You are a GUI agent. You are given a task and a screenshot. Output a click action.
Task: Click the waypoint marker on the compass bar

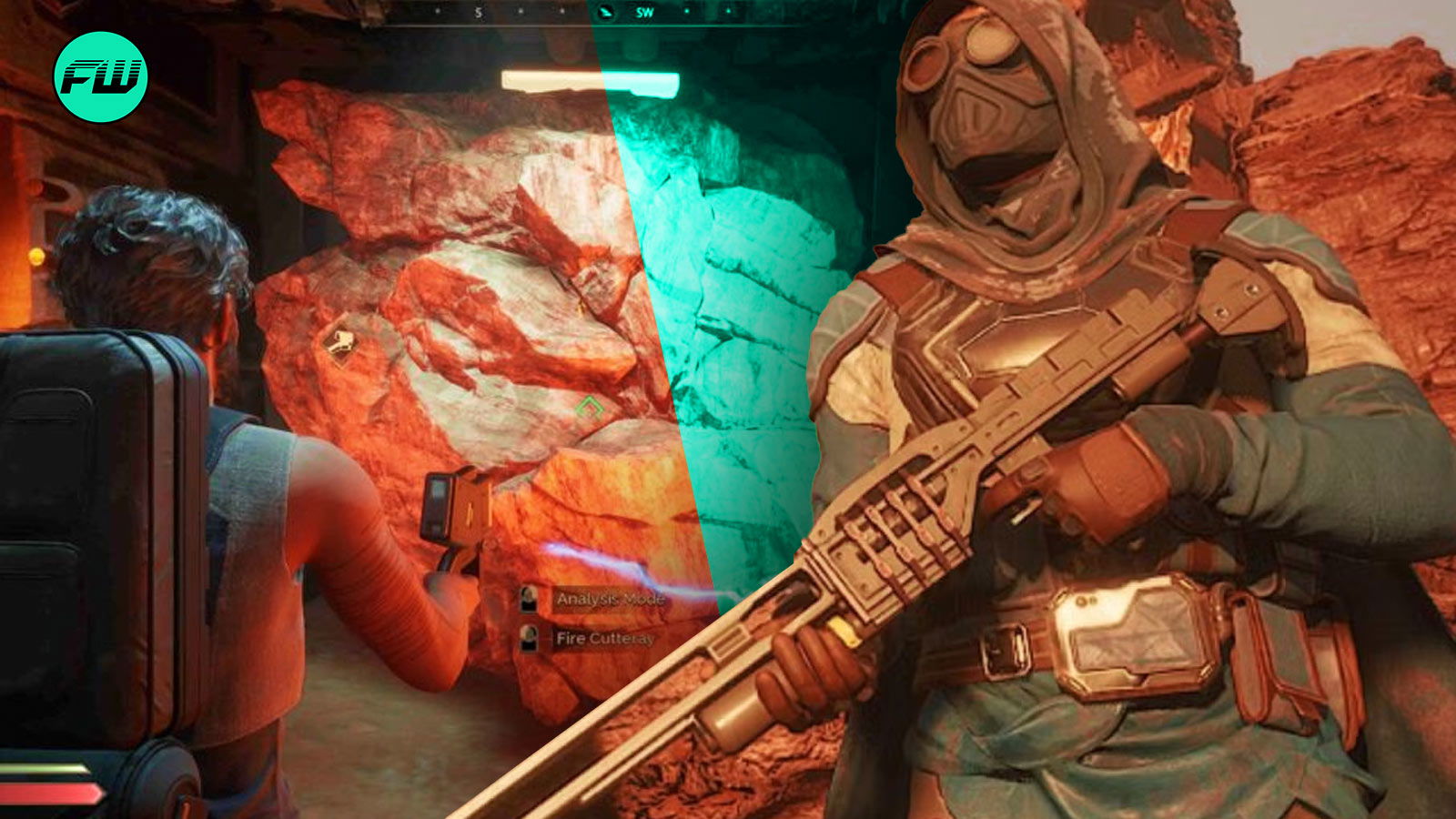(x=605, y=12)
